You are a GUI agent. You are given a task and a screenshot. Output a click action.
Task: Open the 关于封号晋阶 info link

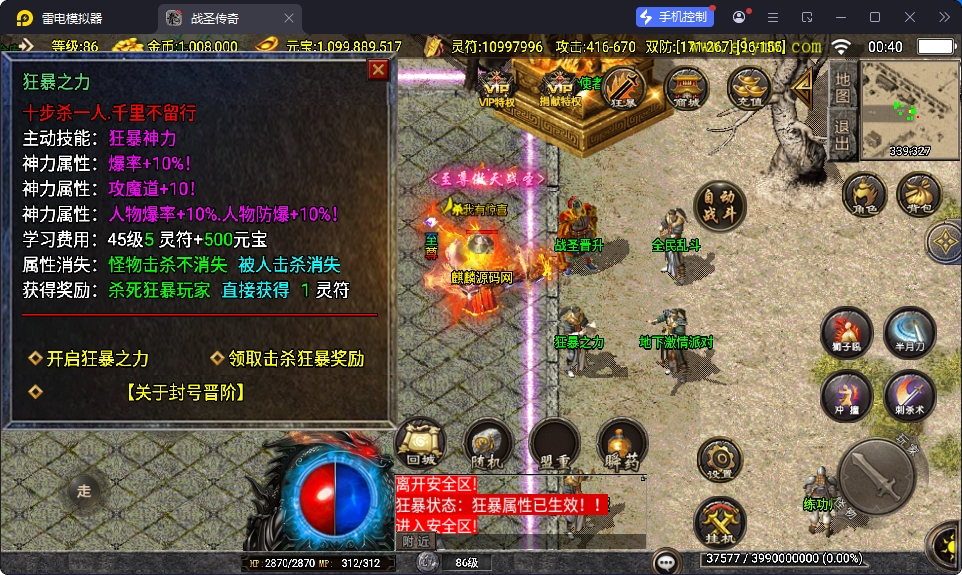[x=186, y=393]
